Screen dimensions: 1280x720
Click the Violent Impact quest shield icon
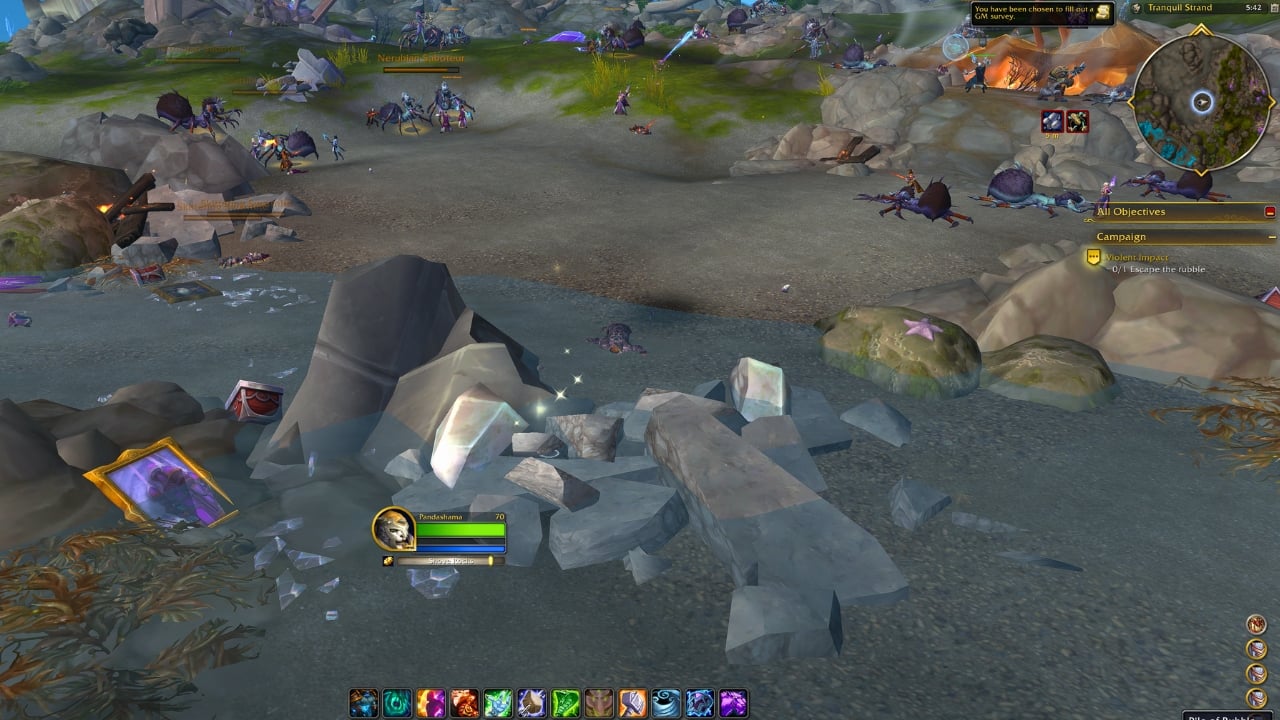click(1092, 258)
